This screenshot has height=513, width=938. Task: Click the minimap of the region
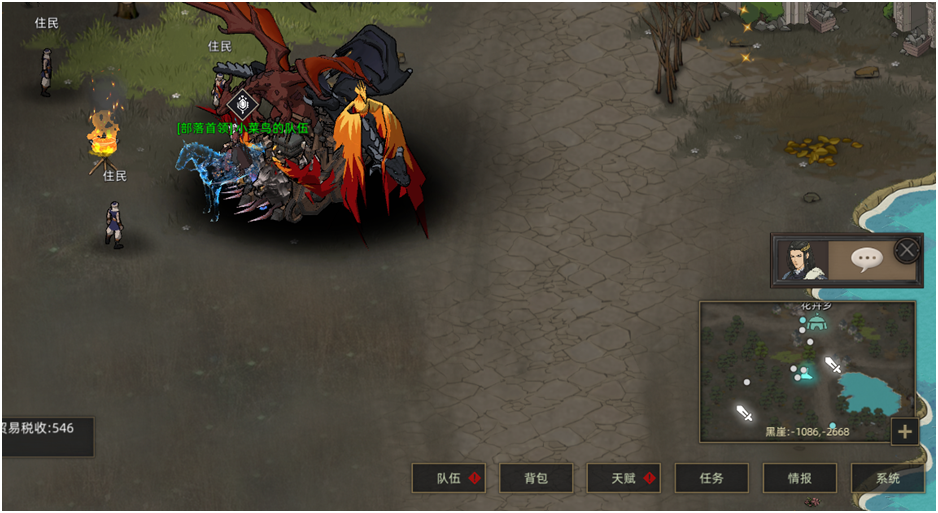pos(806,371)
